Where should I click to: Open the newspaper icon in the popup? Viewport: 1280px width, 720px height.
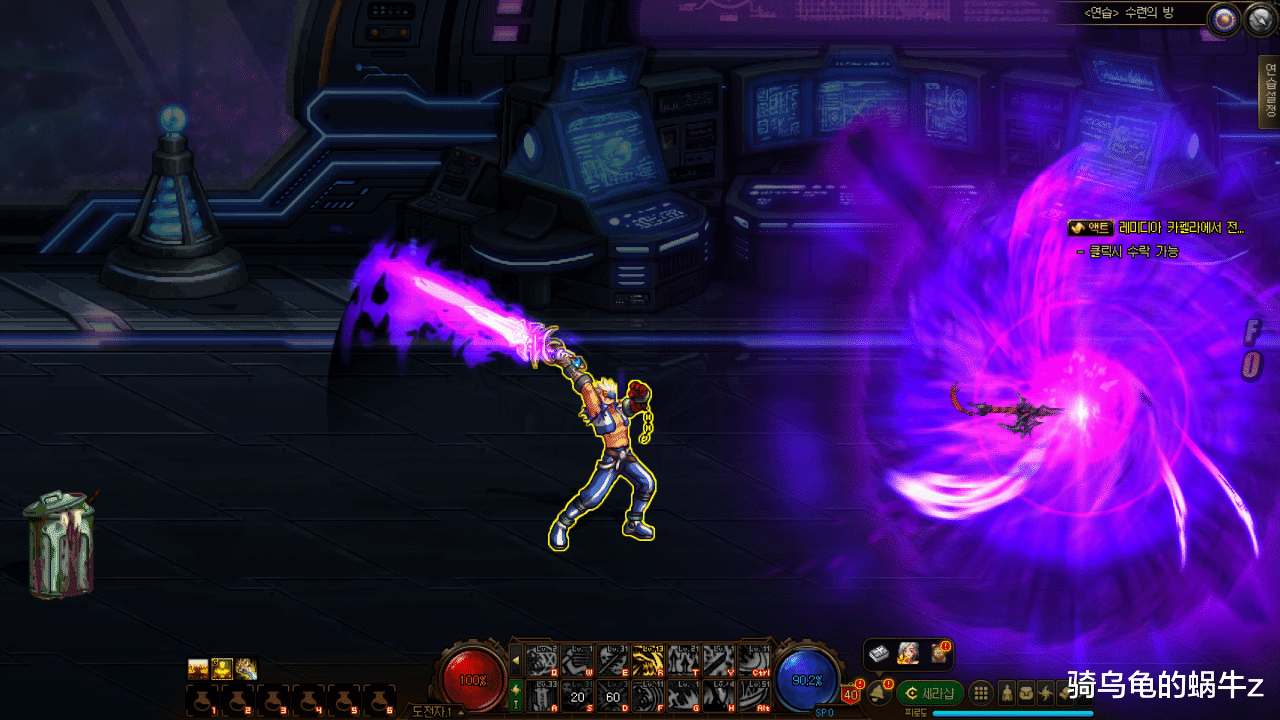(x=879, y=653)
